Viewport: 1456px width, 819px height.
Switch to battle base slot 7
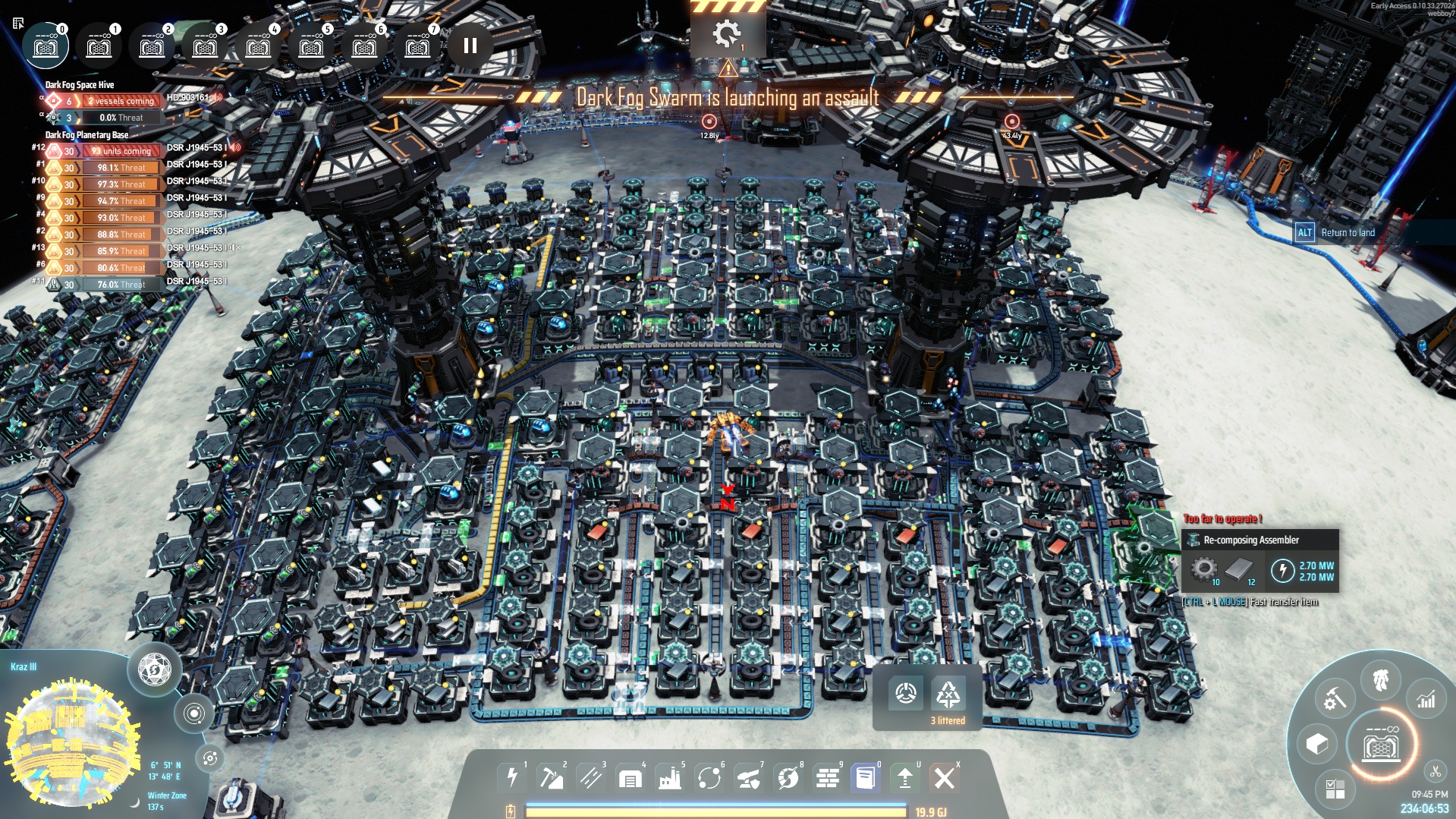click(417, 46)
